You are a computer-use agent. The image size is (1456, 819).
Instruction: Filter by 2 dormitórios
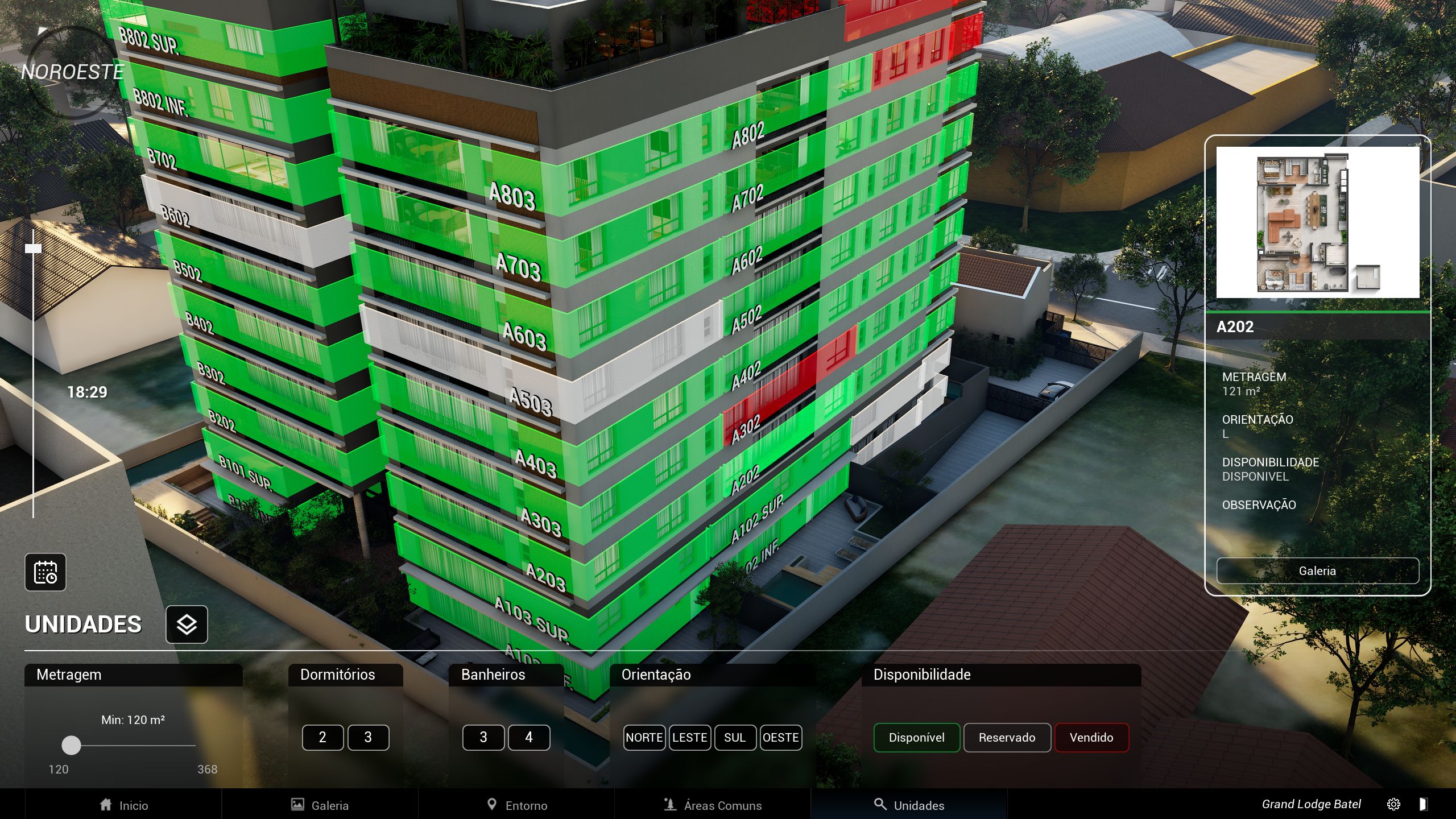coord(322,738)
